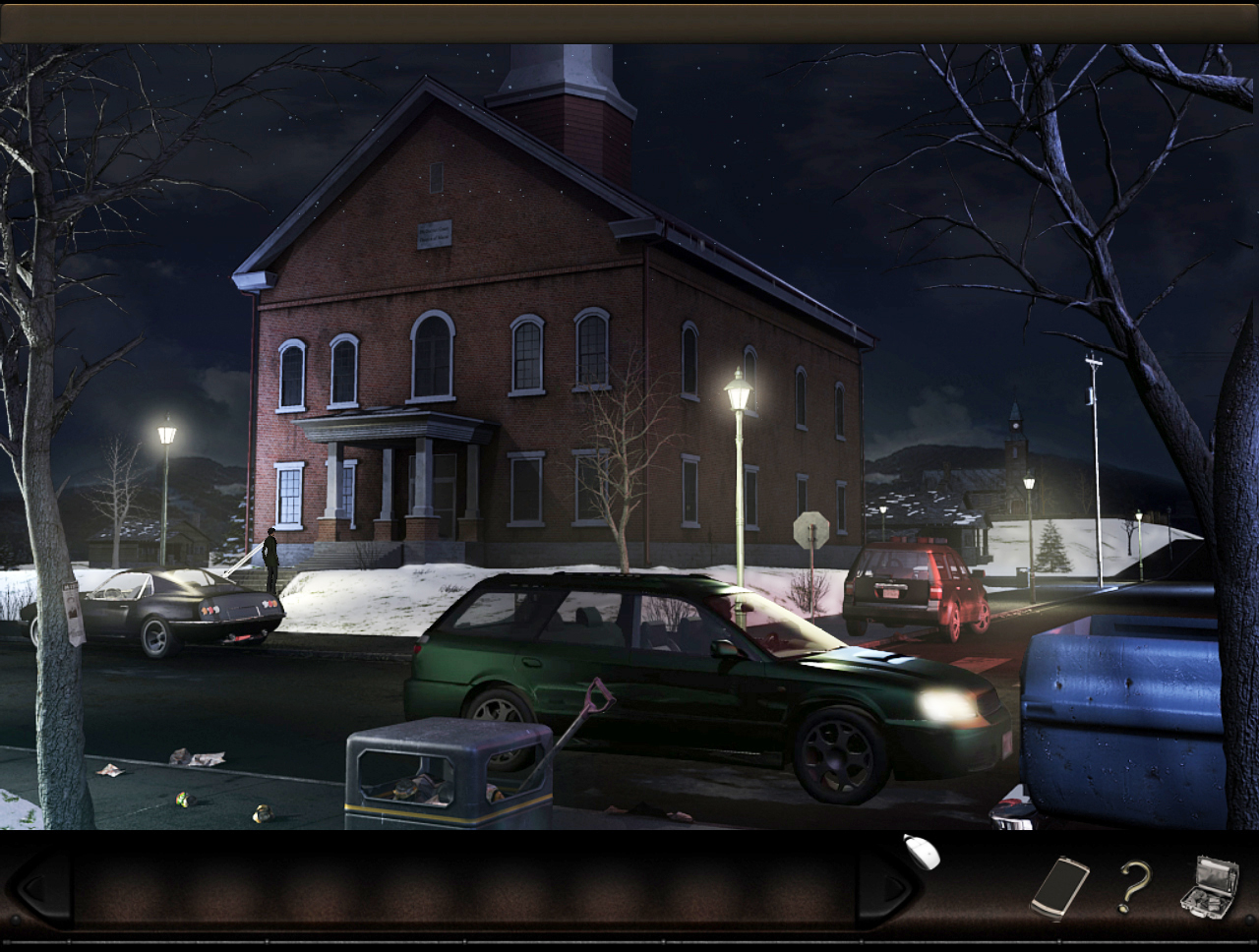Show previous inventory items with left arrow
This screenshot has width=1259, height=952.
pos(41,890)
